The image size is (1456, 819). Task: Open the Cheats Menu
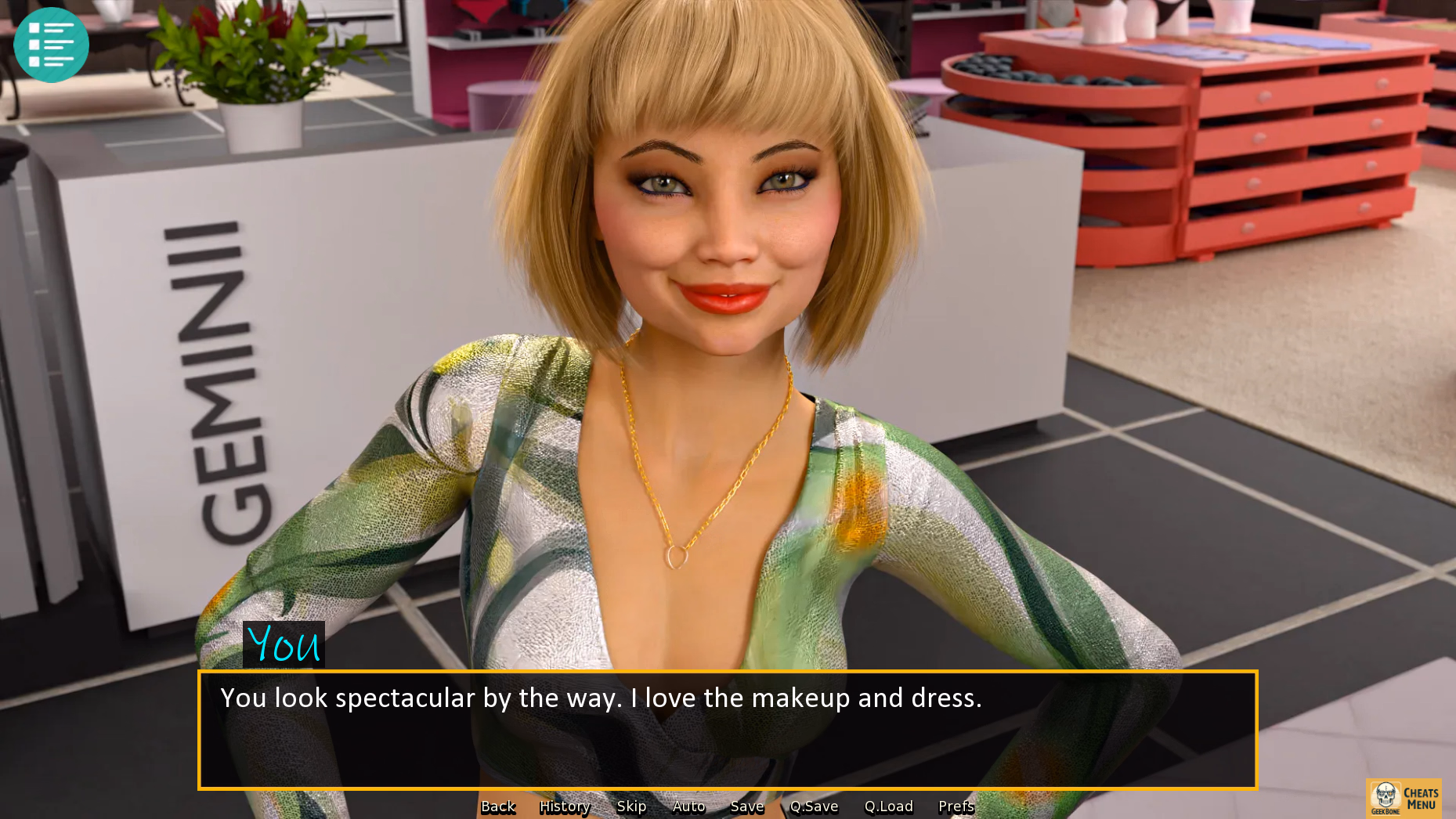(x=1404, y=798)
